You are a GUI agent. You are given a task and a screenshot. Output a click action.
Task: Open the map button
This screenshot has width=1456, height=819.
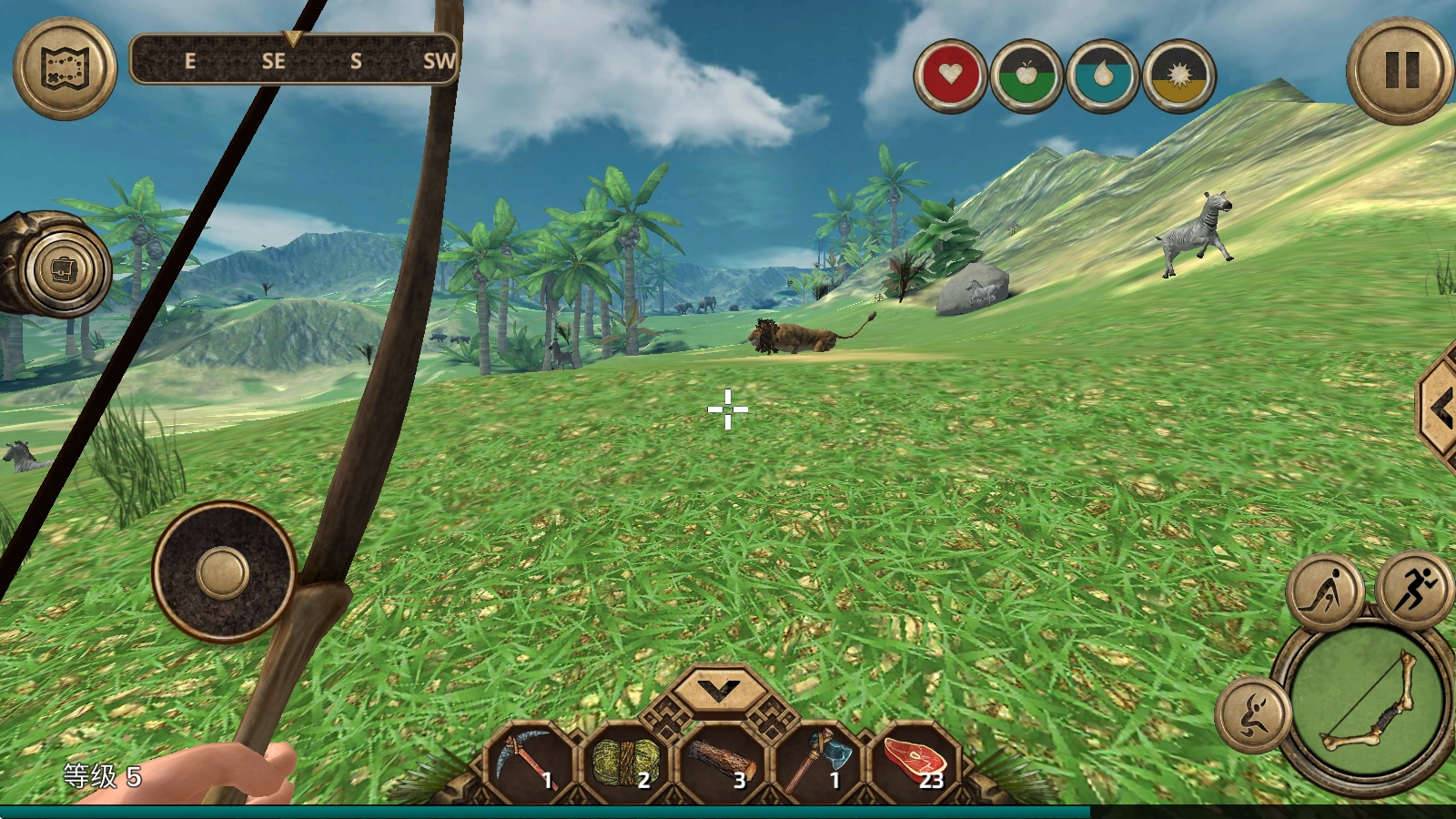pyautogui.click(x=65, y=67)
